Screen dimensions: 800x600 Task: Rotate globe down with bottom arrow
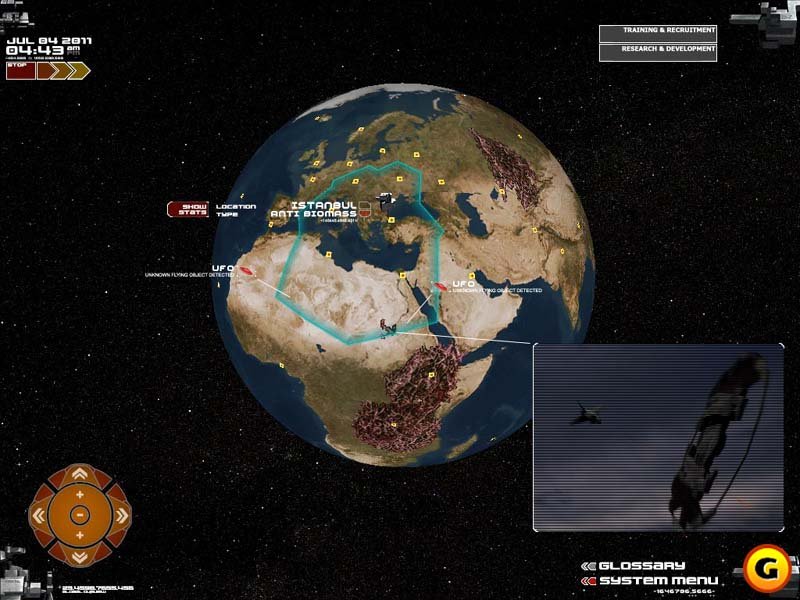[80, 555]
